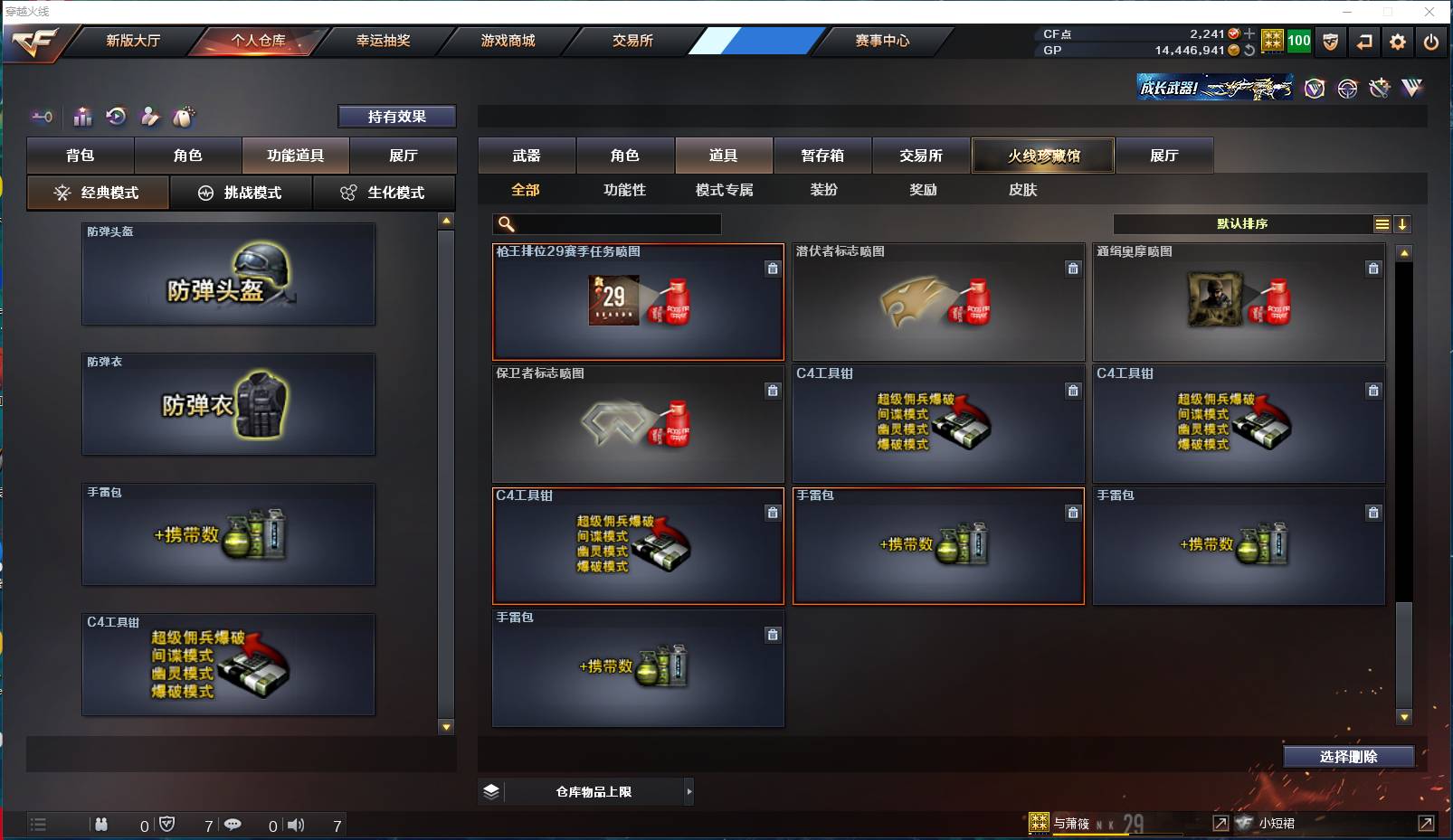The width and height of the screenshot is (1453, 840).
Task: Click the 持有效果 button
Action: 396,116
